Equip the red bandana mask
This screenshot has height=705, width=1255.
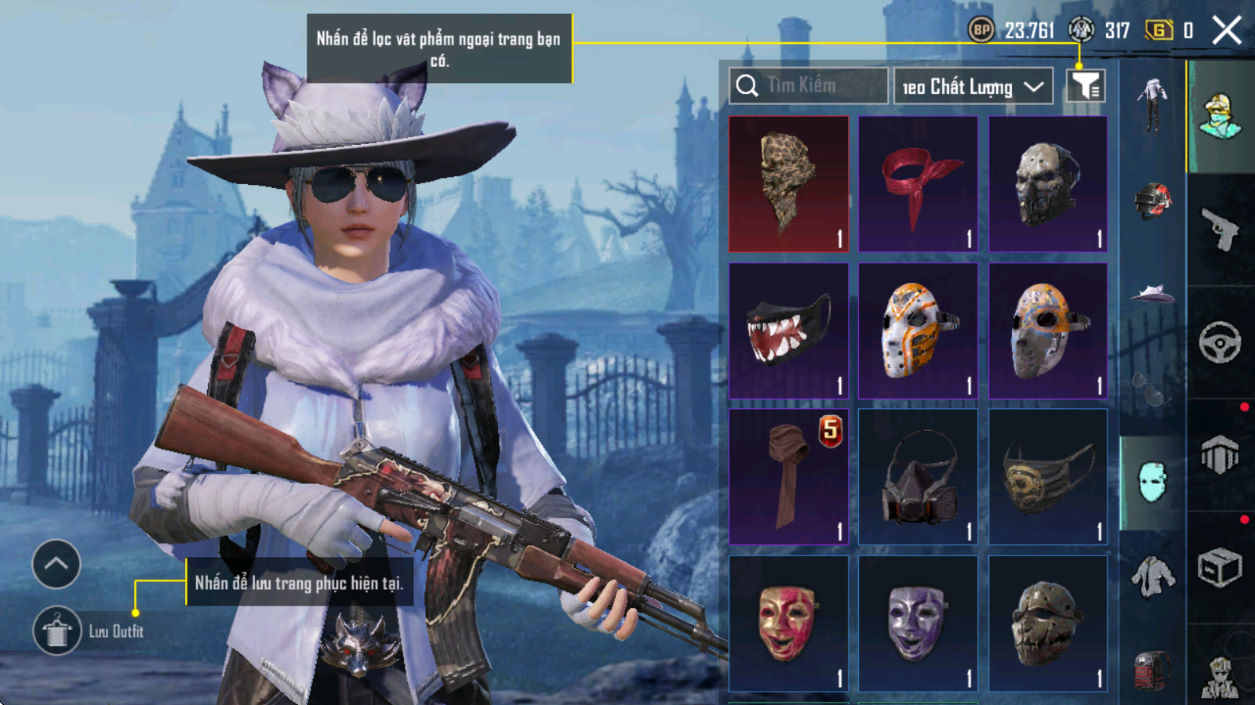(x=918, y=184)
